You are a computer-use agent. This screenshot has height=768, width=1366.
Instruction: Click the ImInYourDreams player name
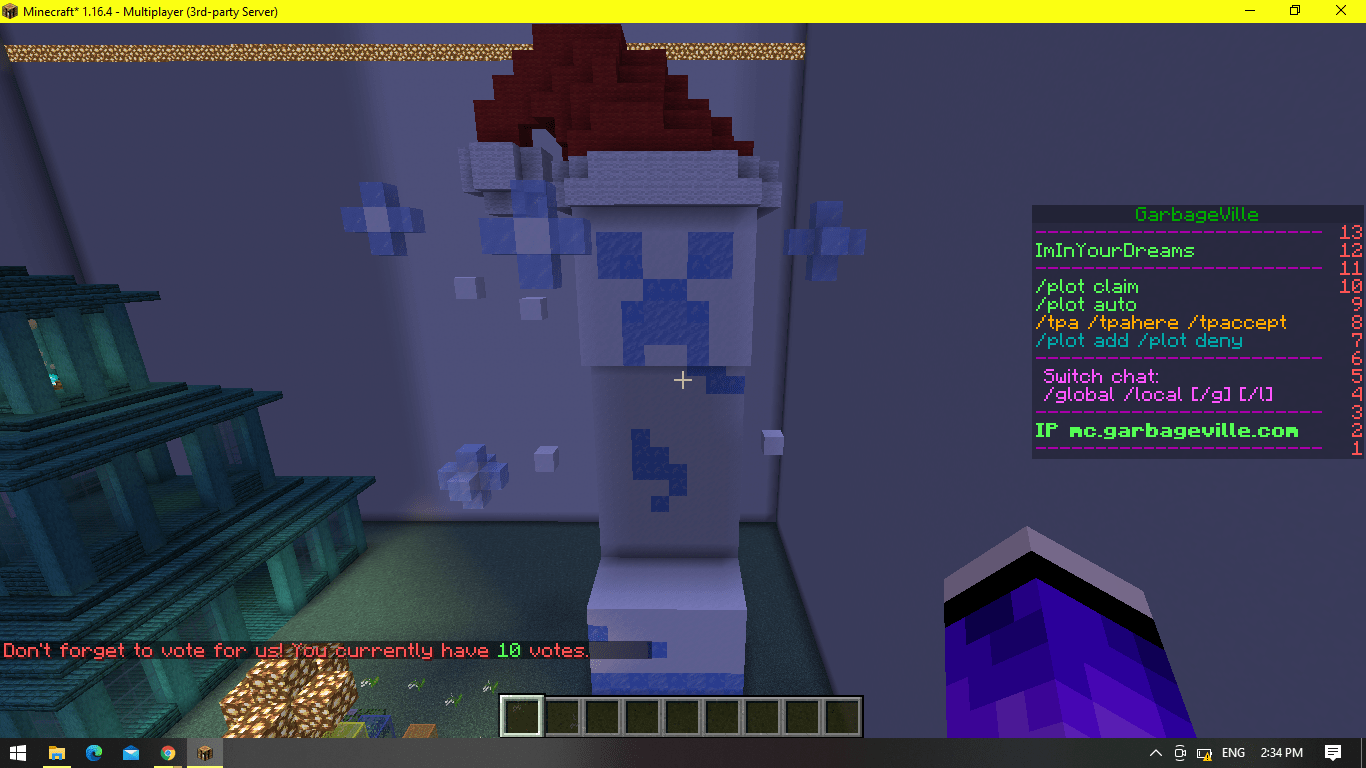point(1113,250)
